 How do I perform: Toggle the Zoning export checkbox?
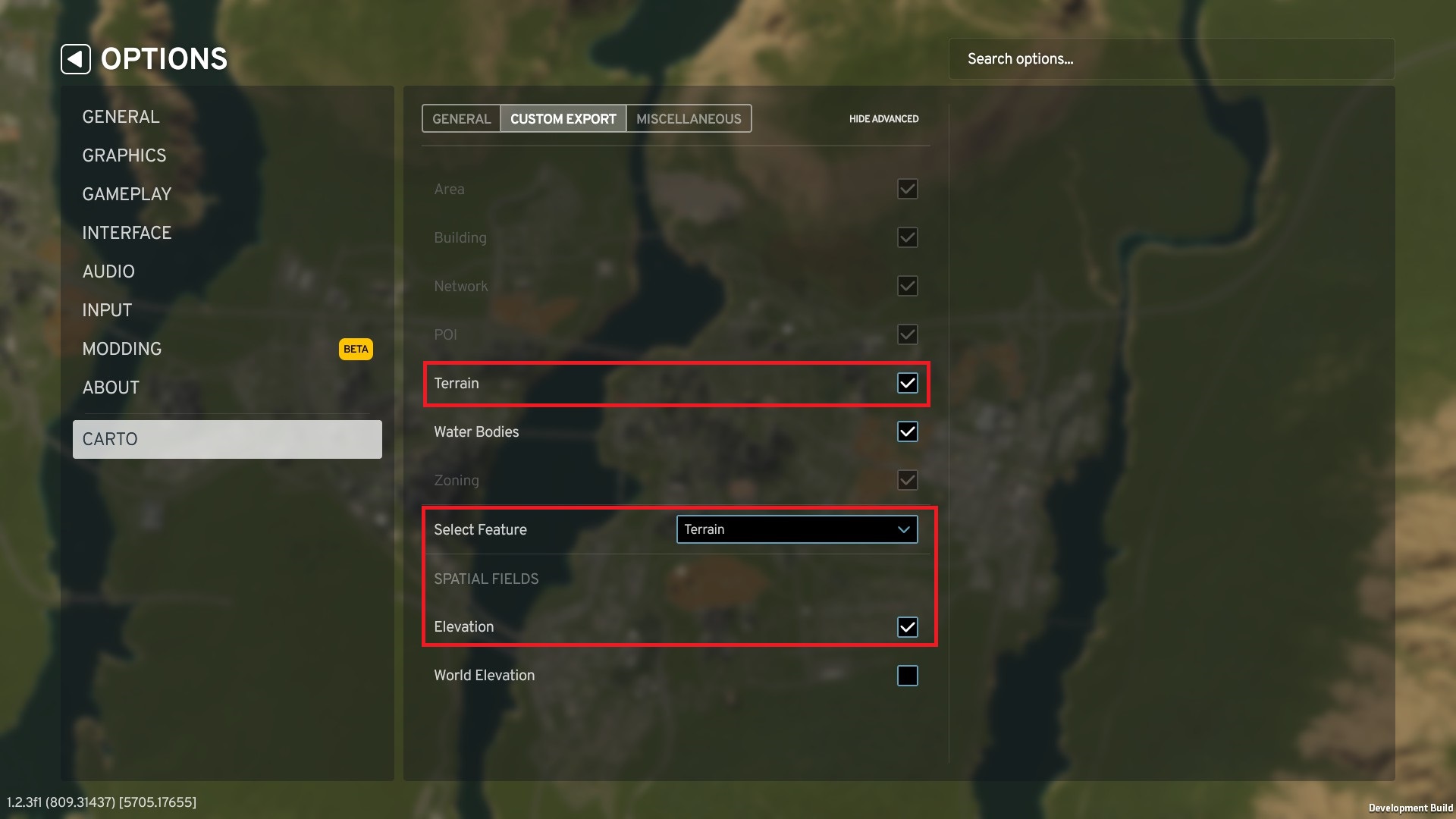(x=907, y=479)
